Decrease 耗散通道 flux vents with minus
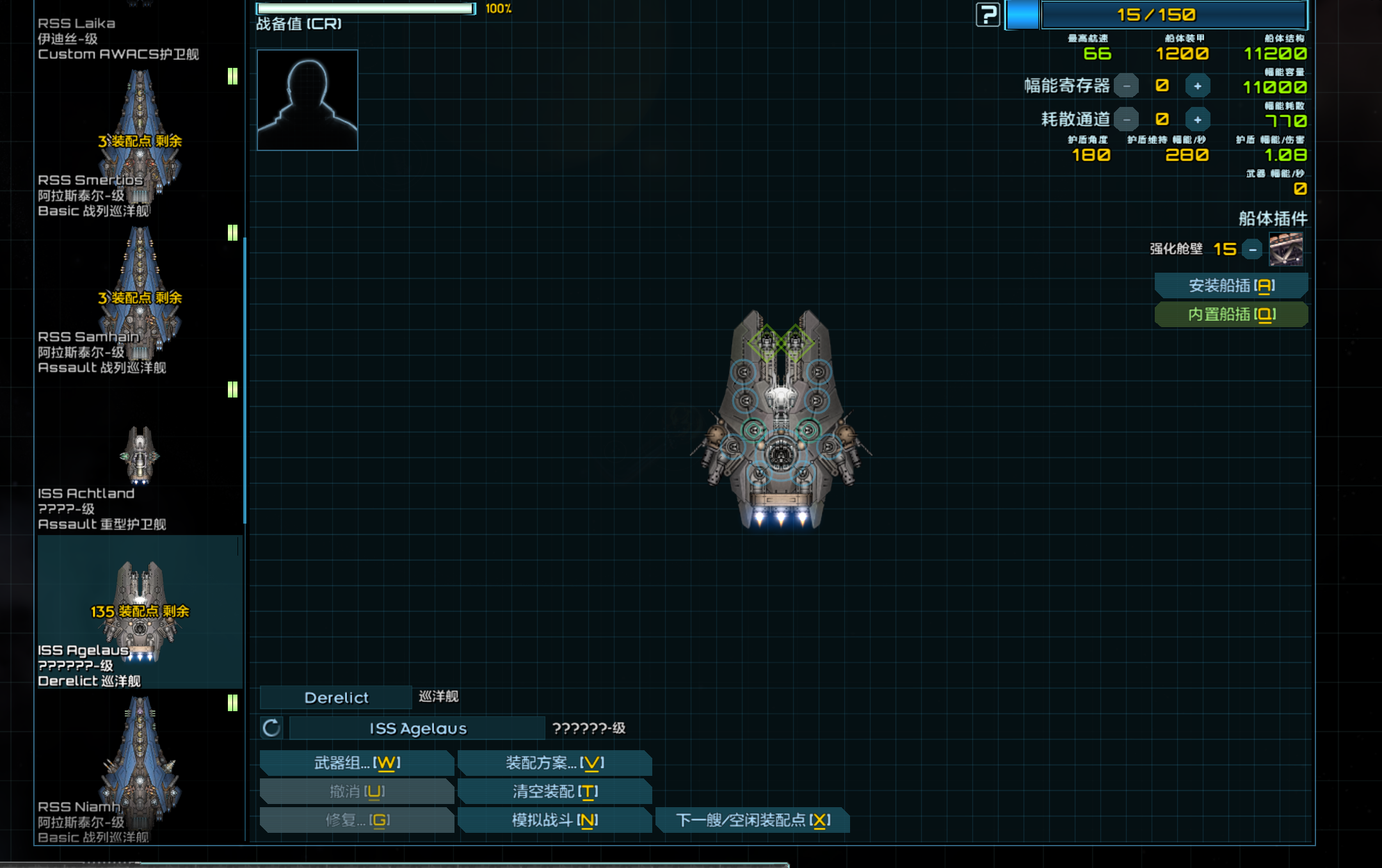Screen dimensions: 1382x868 (x=1127, y=120)
